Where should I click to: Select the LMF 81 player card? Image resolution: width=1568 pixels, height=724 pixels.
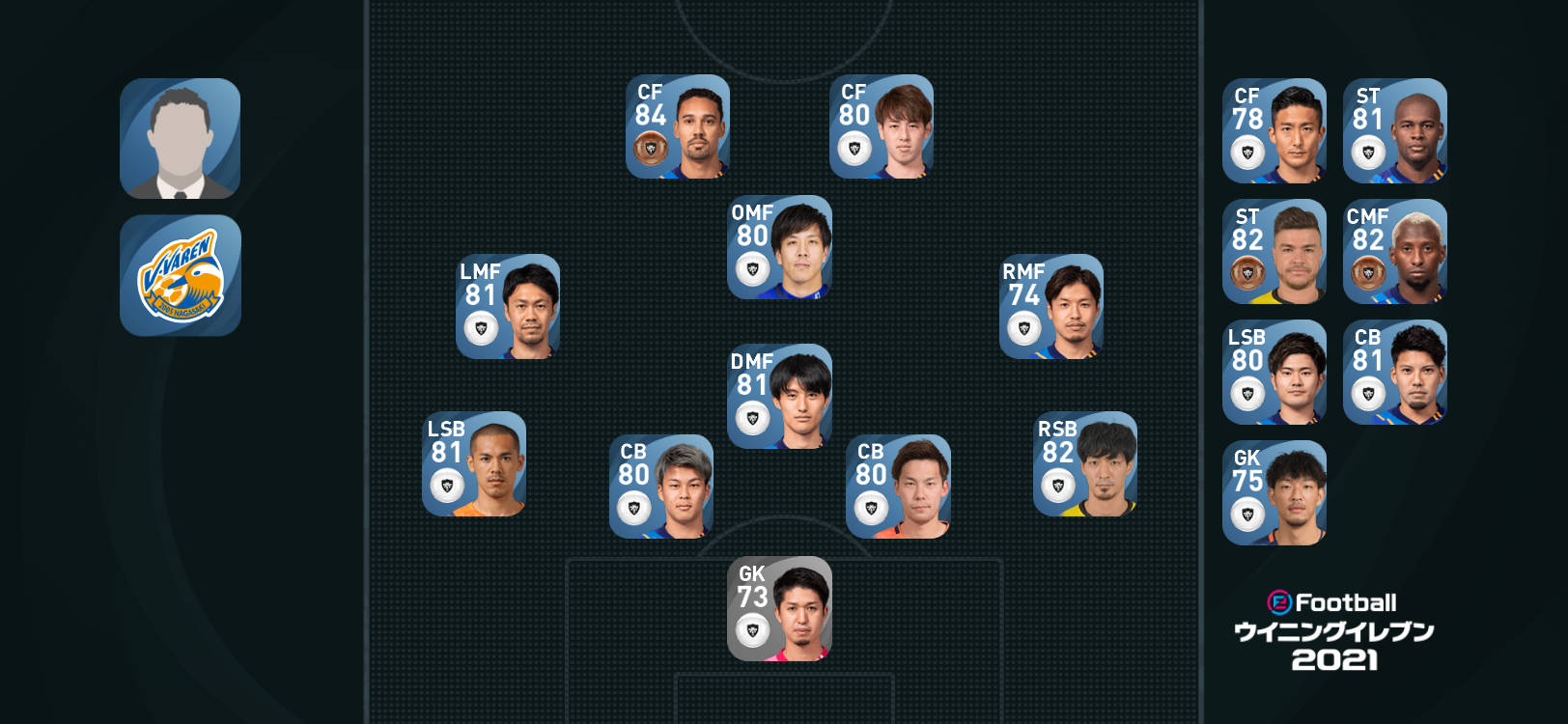[508, 306]
